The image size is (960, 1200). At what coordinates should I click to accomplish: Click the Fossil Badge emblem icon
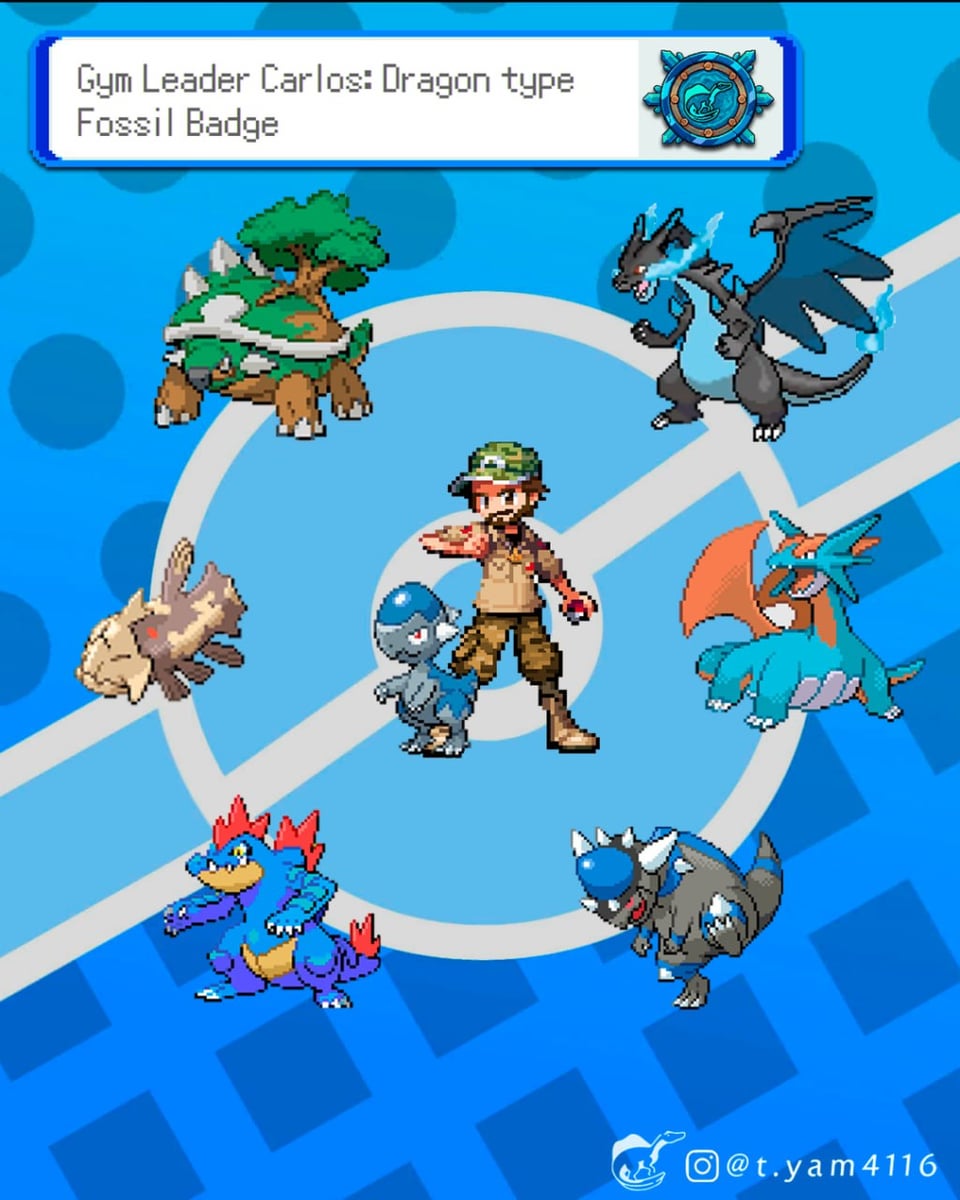pyautogui.click(x=709, y=99)
